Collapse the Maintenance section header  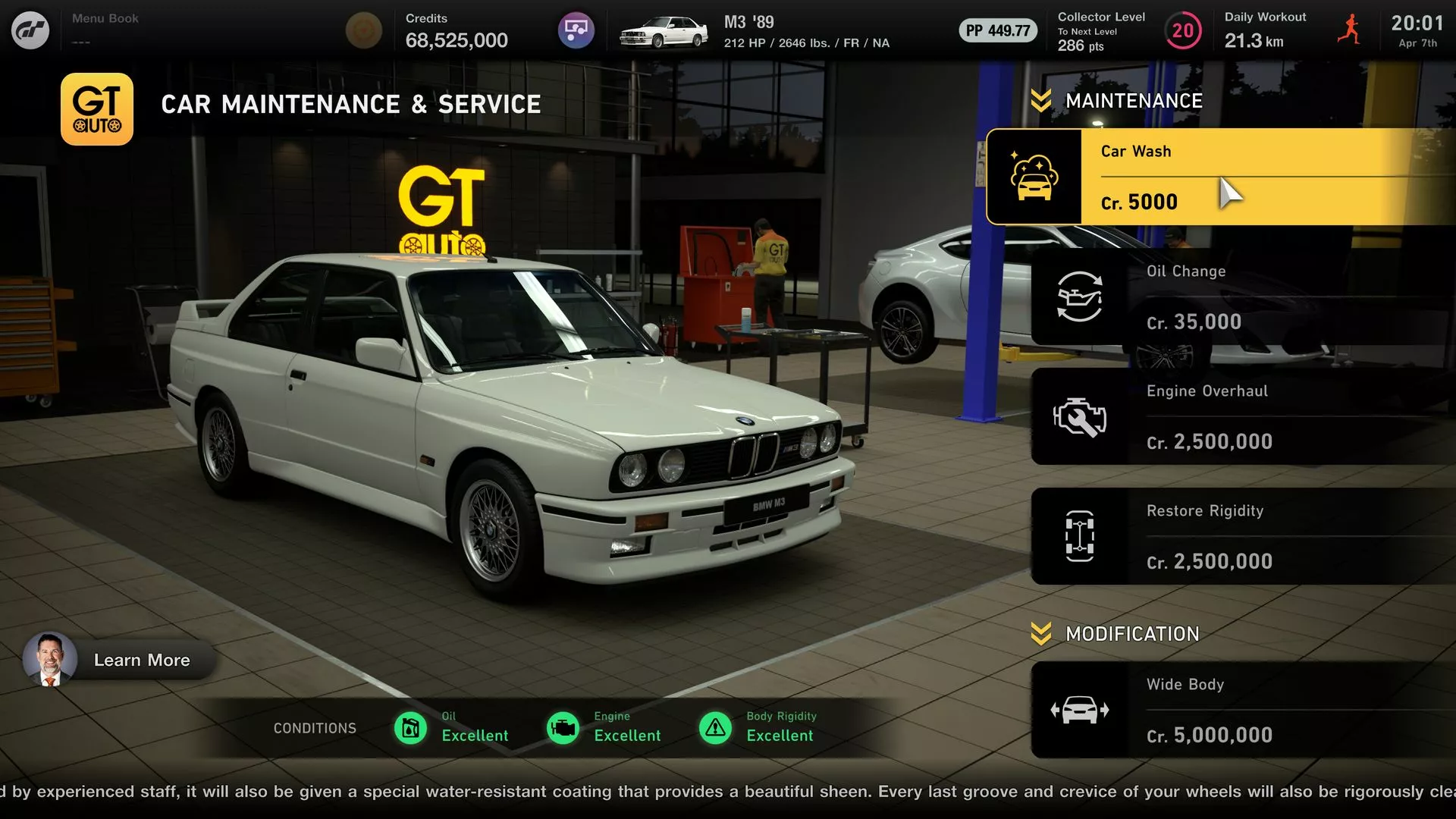point(1117,101)
